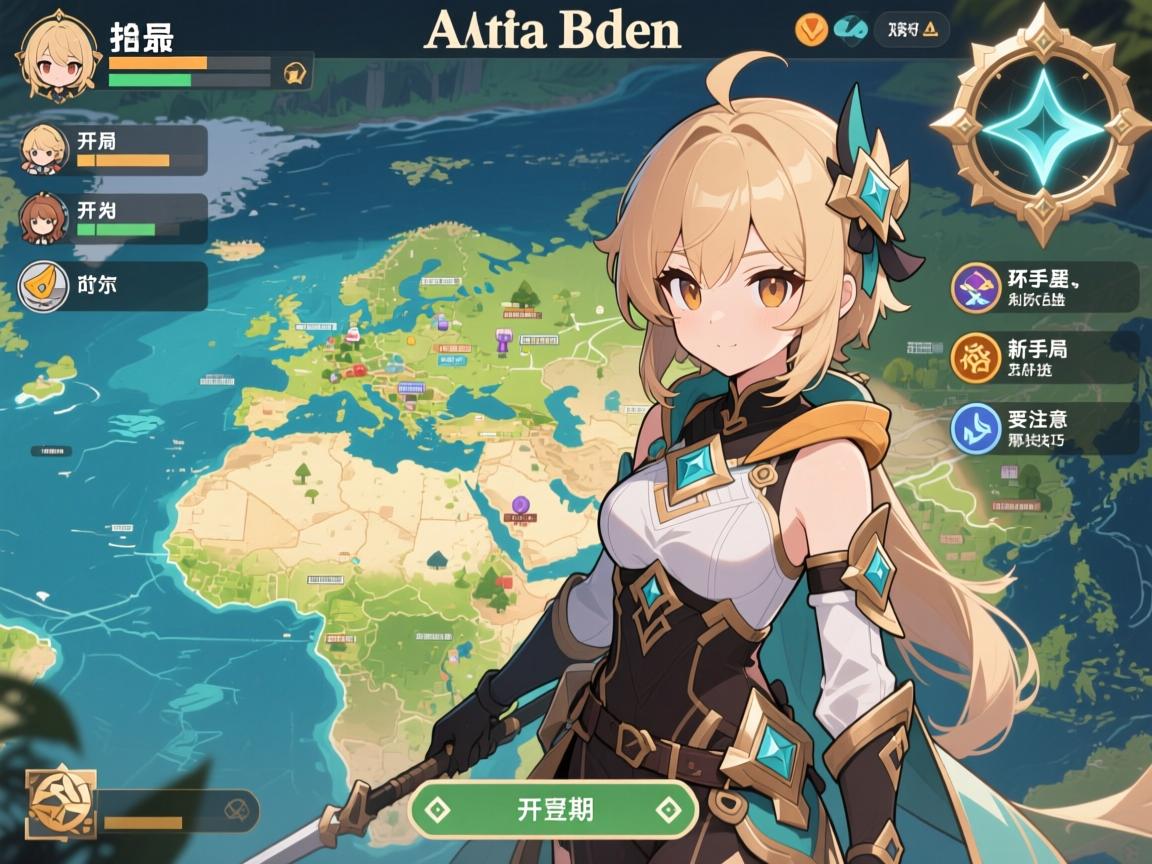Open the 环手星 purple icon entry
Image resolution: width=1152 pixels, height=864 pixels.
[976, 287]
